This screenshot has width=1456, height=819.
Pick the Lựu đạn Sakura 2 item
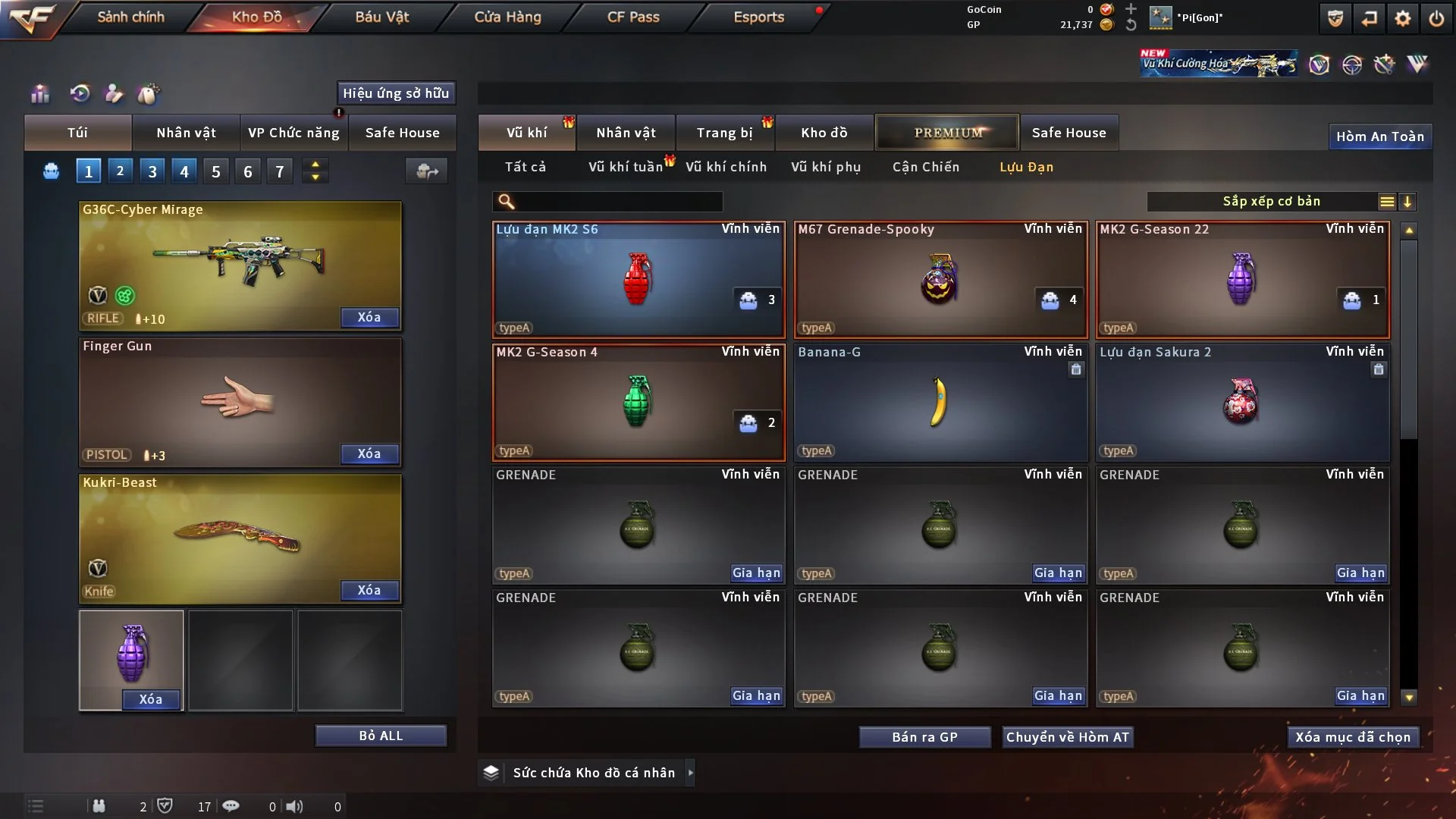tap(1242, 403)
